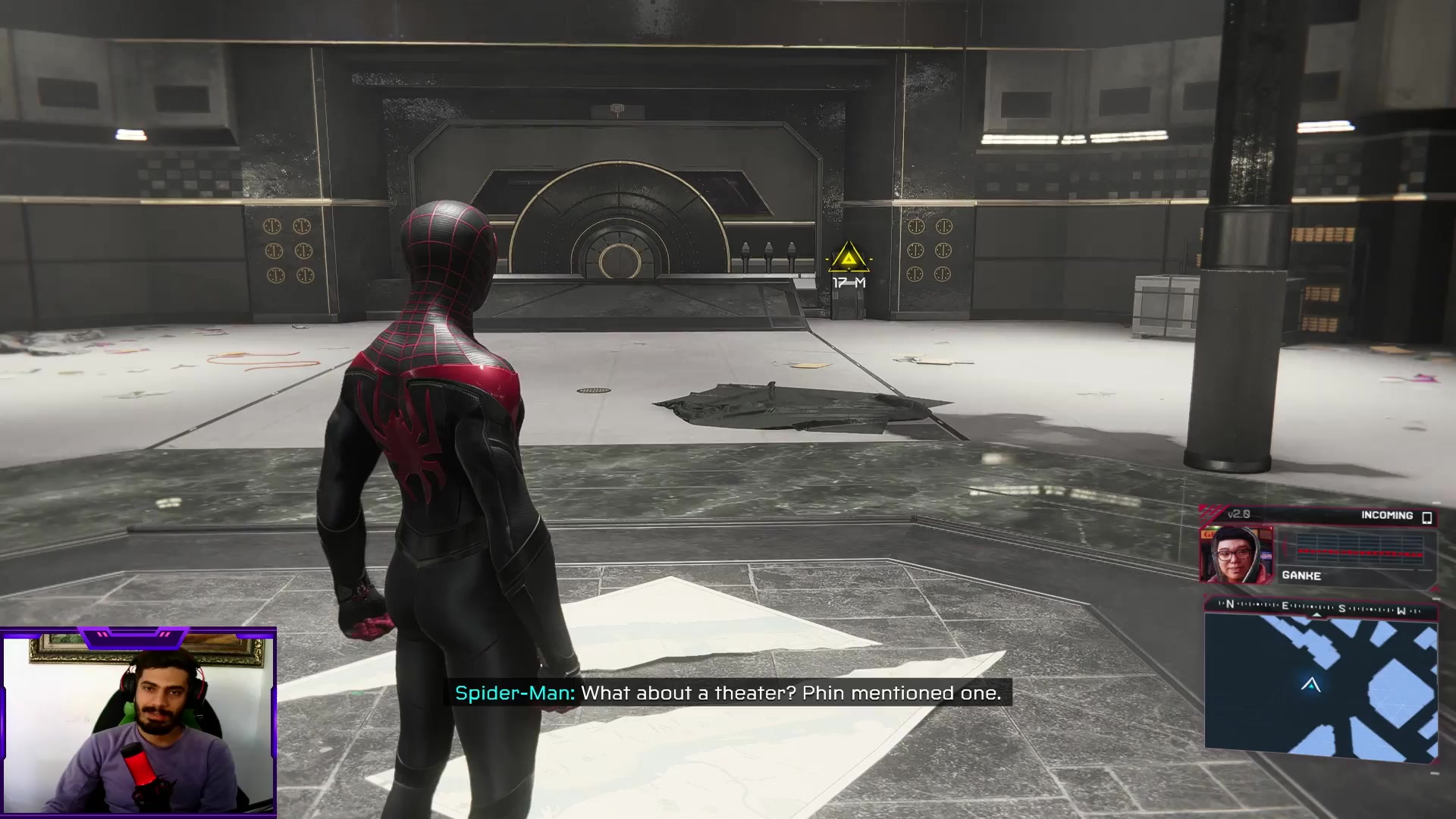Click the compass heading bar
This screenshot has width=1456, height=819.
click(x=1320, y=607)
